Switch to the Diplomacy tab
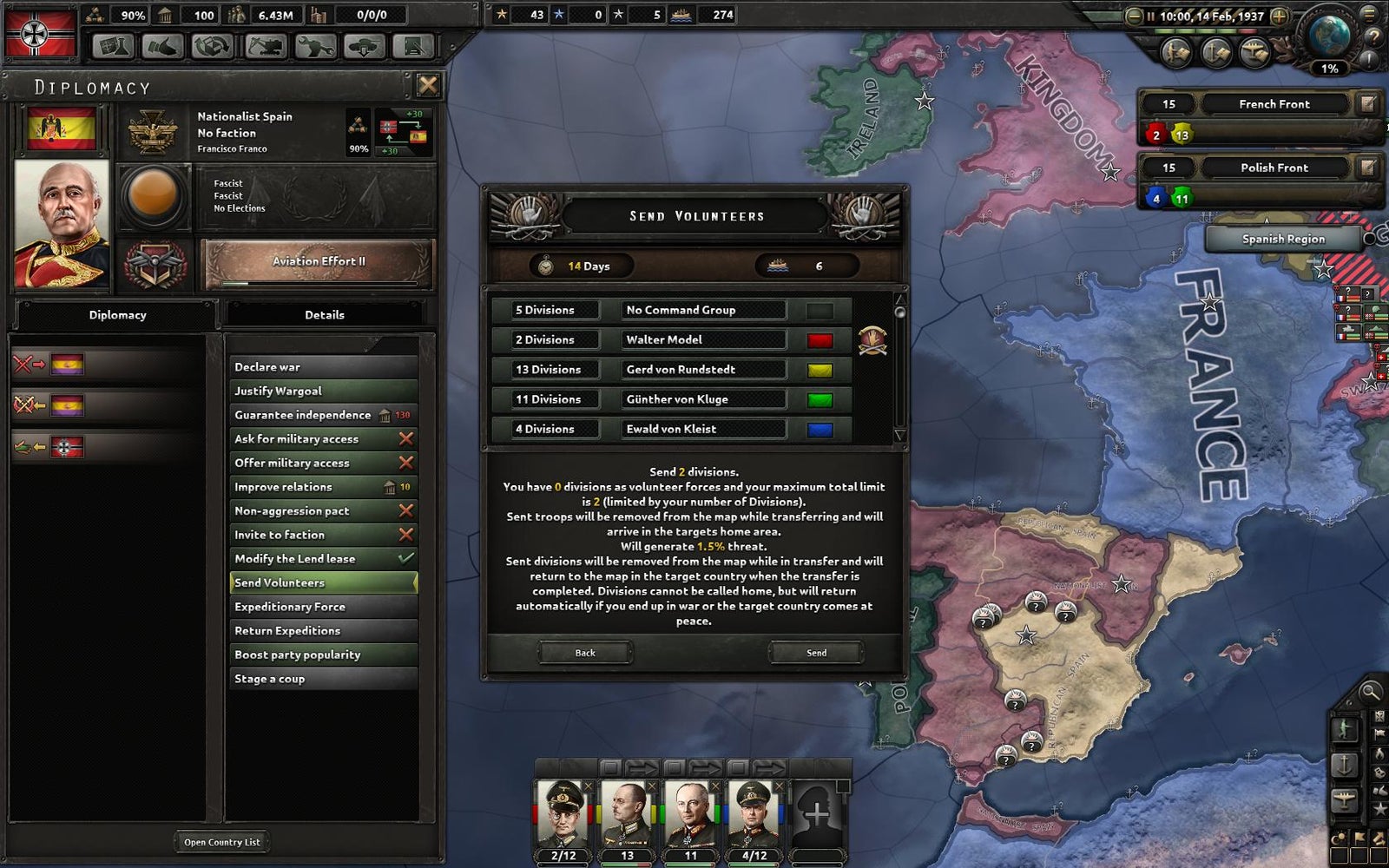 [118, 314]
